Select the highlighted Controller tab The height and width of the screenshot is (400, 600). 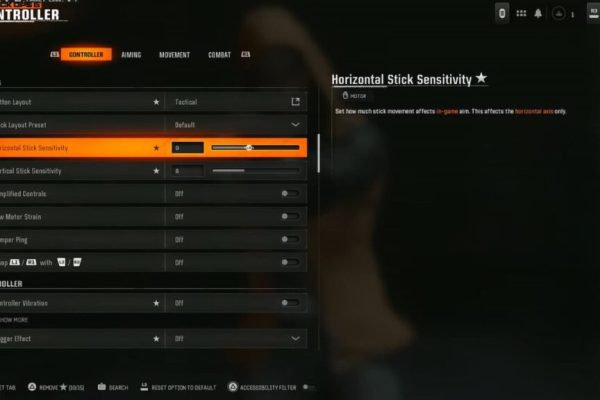pos(86,55)
